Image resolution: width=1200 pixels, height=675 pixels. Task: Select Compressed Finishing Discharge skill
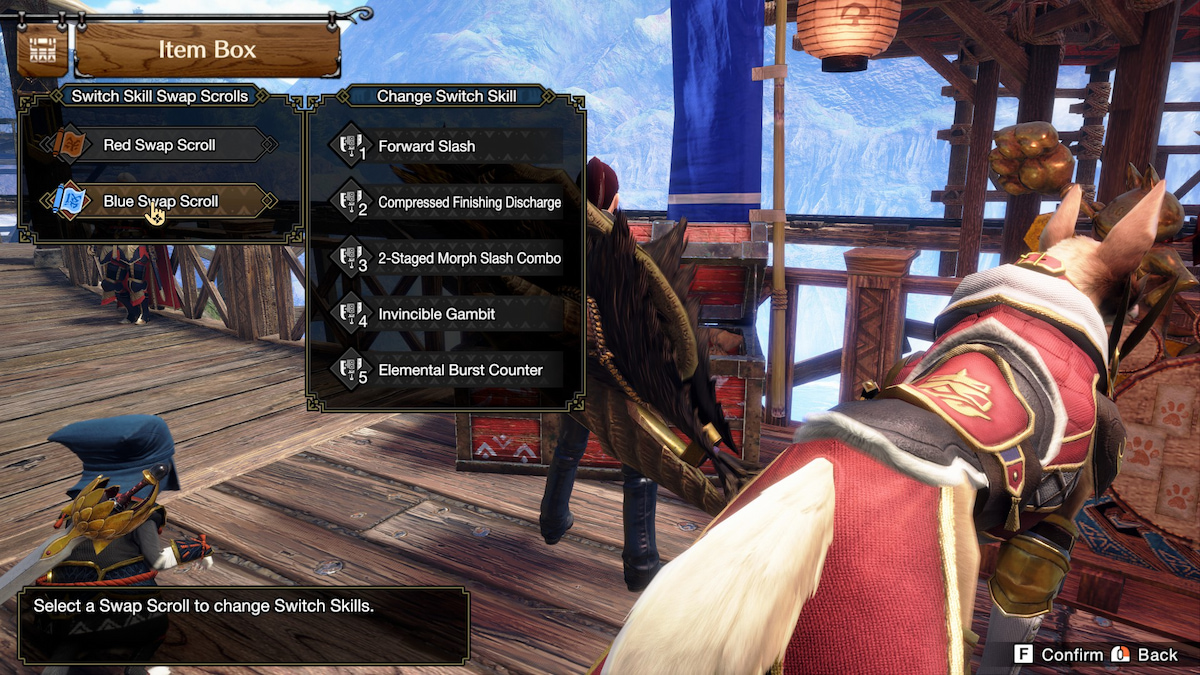tap(445, 202)
